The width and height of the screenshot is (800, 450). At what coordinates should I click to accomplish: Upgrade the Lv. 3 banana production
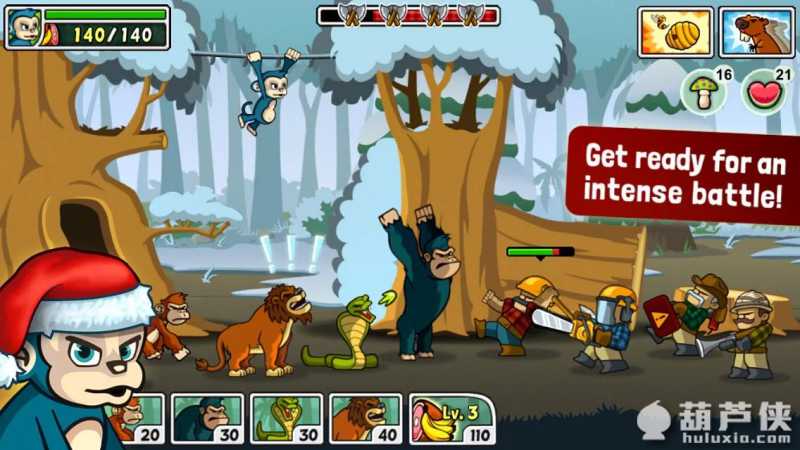452,418
